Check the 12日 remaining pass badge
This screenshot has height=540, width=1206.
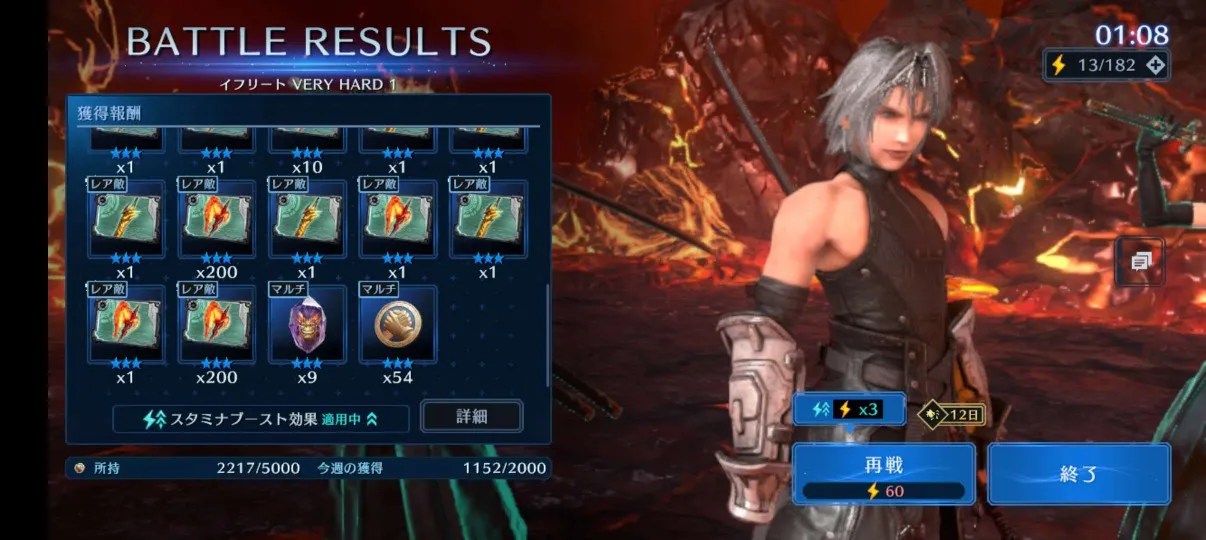951,412
